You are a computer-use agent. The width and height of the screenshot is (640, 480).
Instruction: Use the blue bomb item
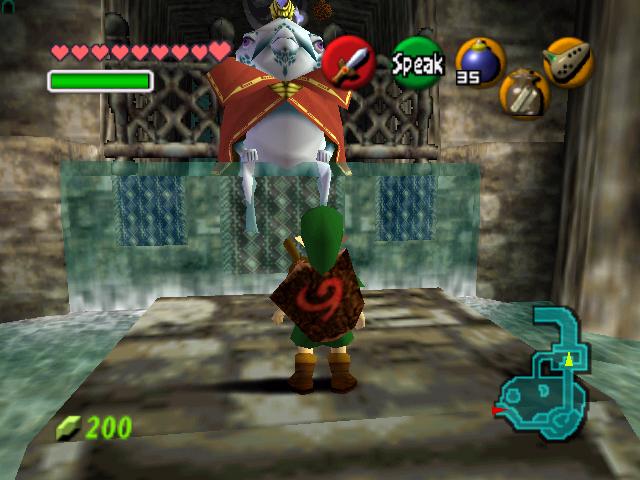[x=477, y=60]
